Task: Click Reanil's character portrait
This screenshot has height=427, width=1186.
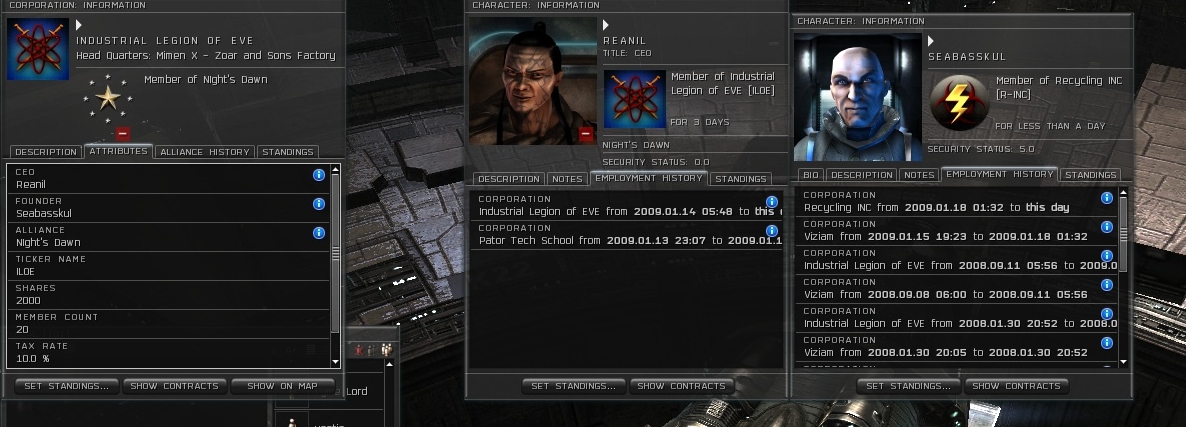Action: (x=533, y=82)
